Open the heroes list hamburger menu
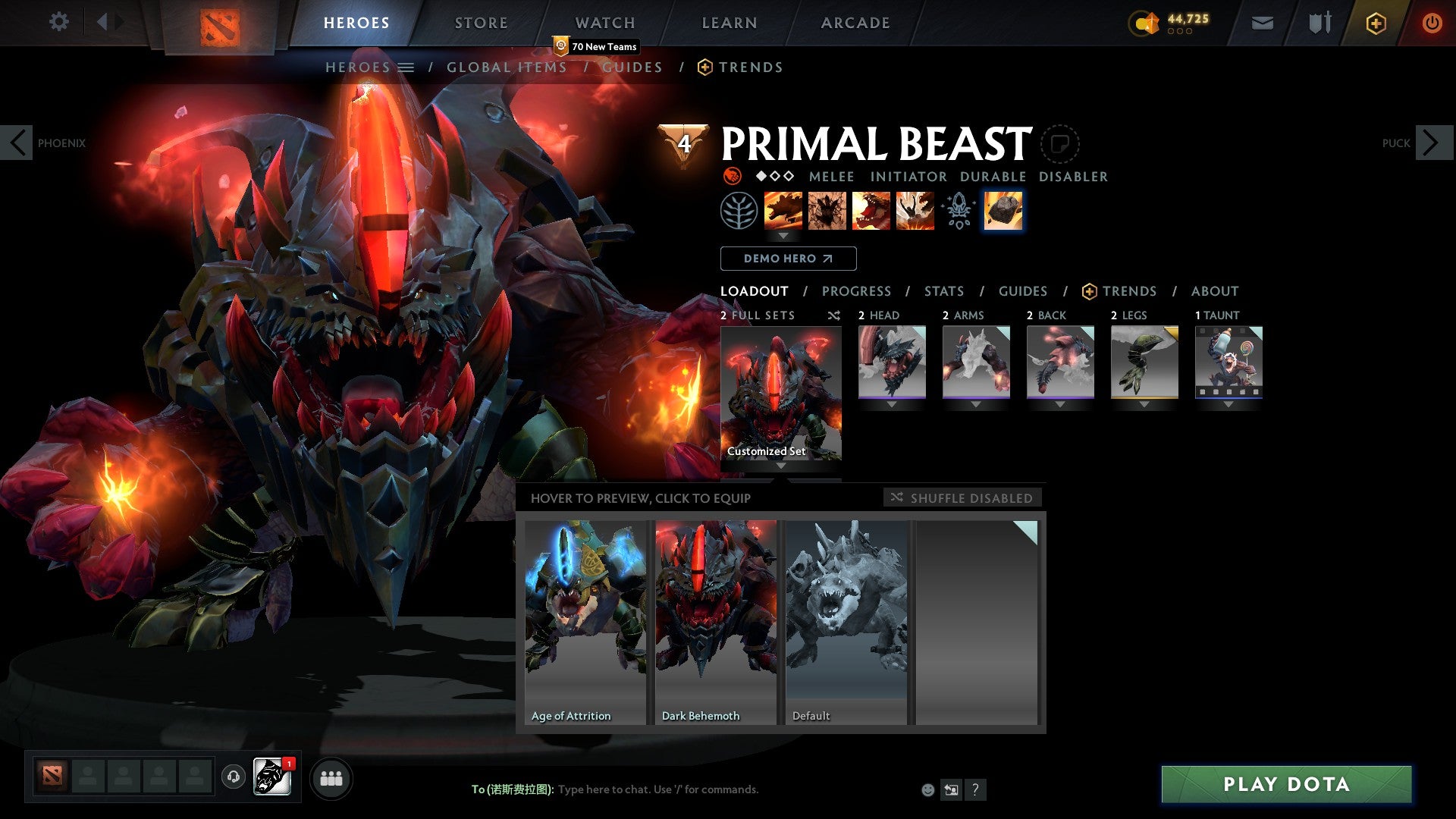This screenshot has width=1456, height=819. click(406, 67)
